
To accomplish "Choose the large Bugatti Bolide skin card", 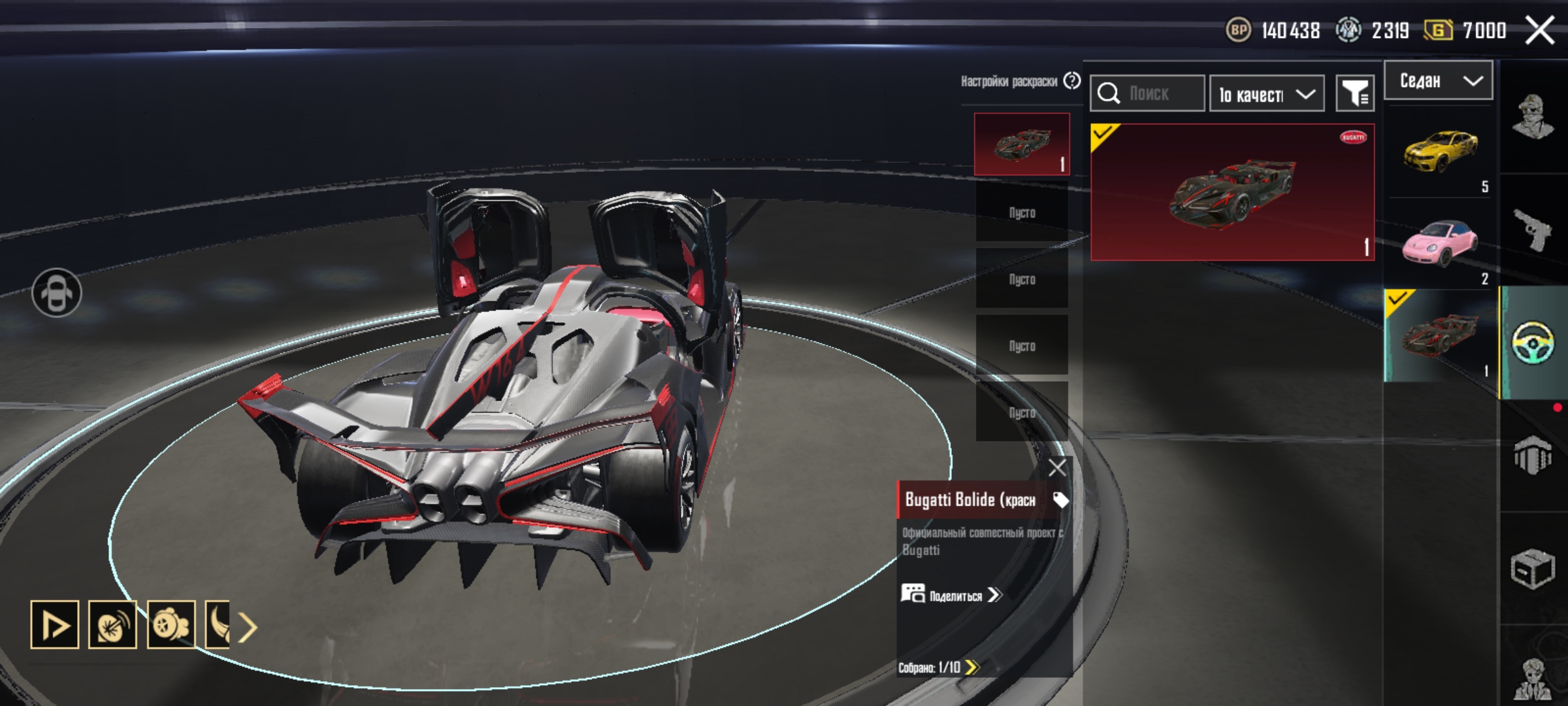I will tap(1232, 192).
